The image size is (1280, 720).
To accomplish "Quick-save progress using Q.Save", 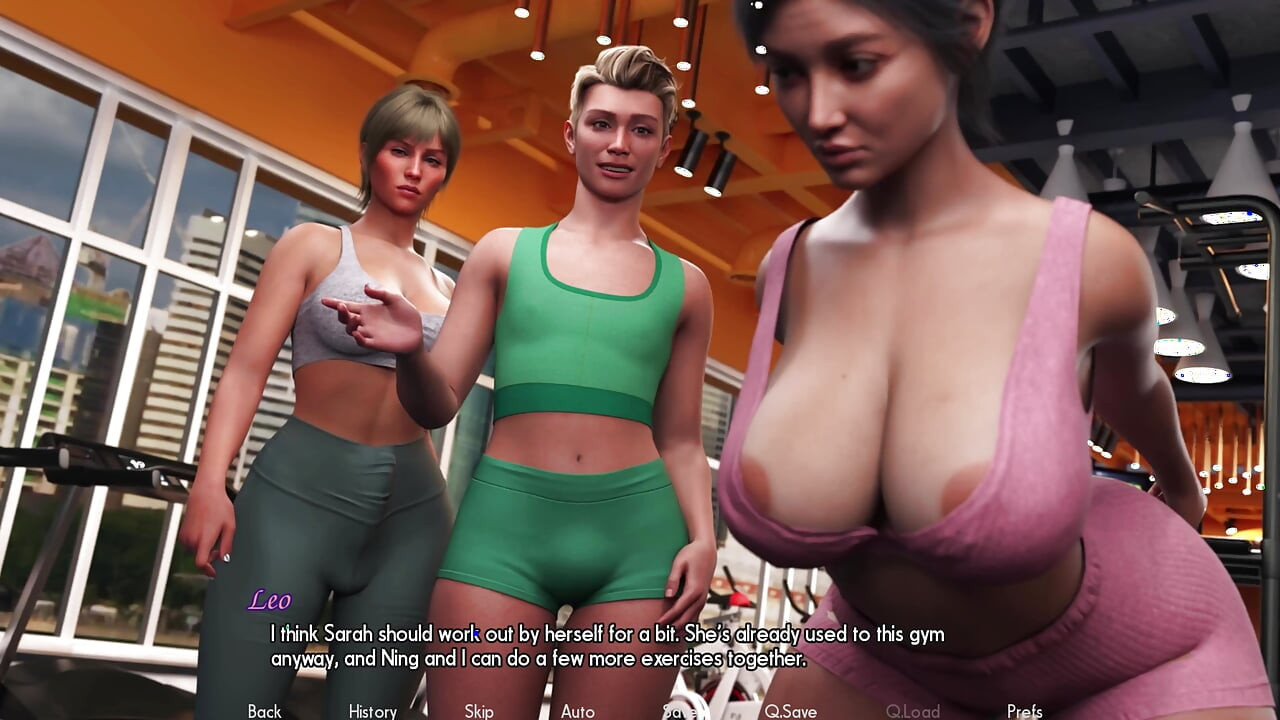I will click(791, 711).
